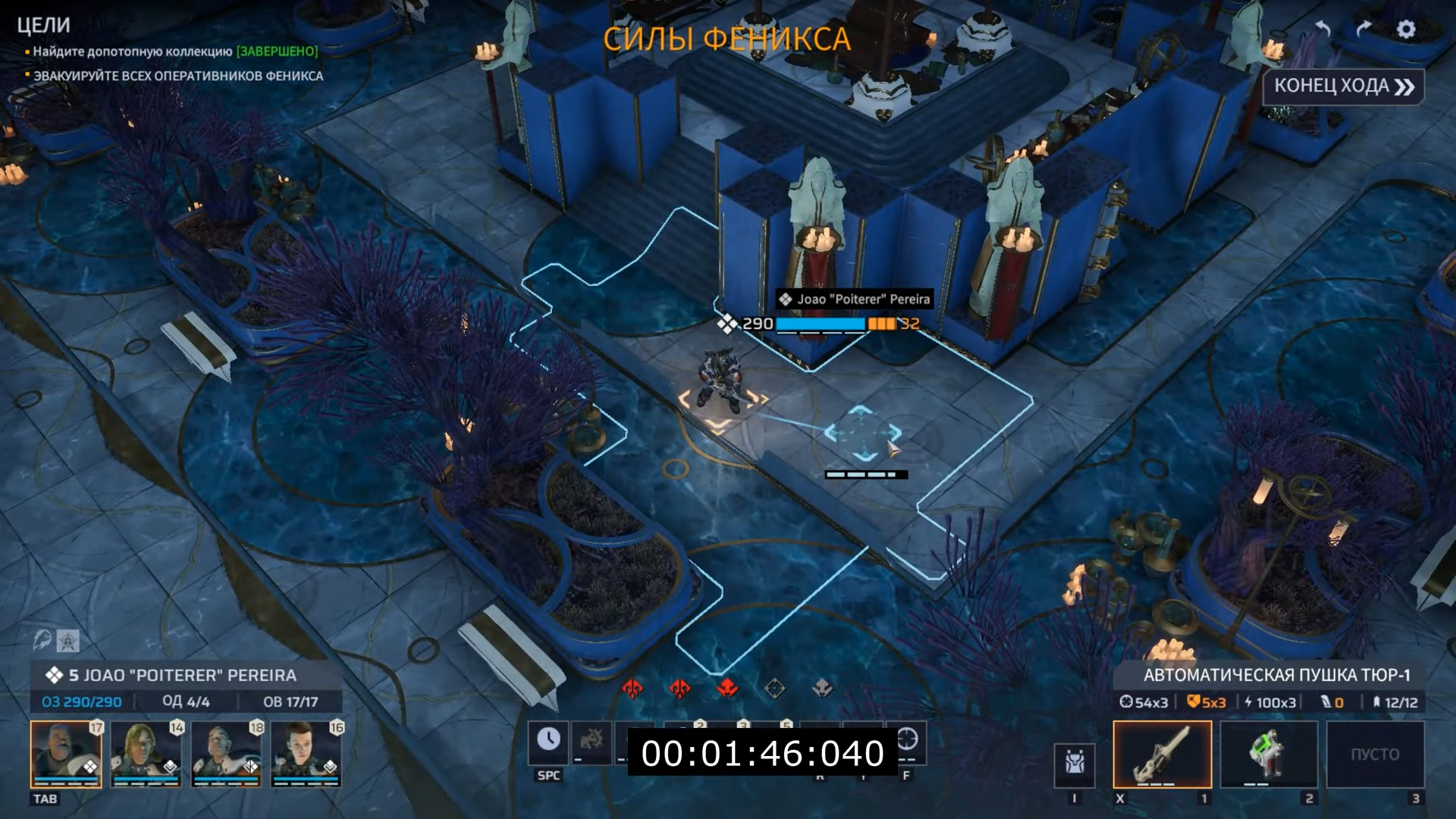End the turn with Конец хода
Viewport: 1456px width, 819px height.
coord(1343,86)
